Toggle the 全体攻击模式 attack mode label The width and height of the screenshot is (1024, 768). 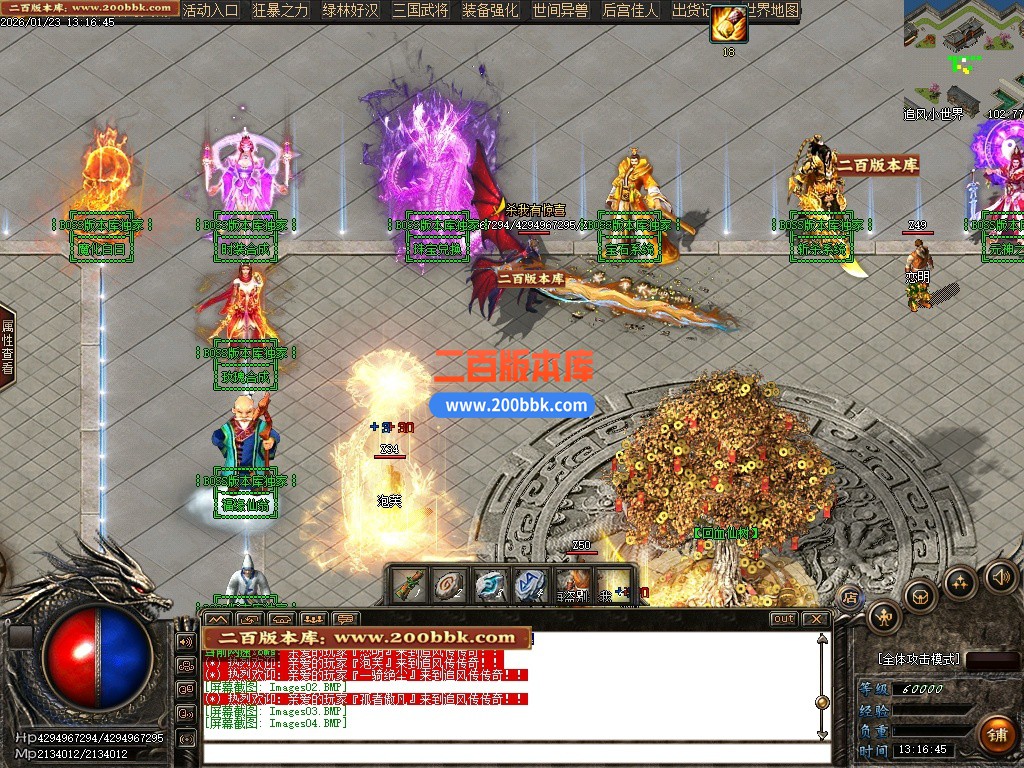click(919, 660)
